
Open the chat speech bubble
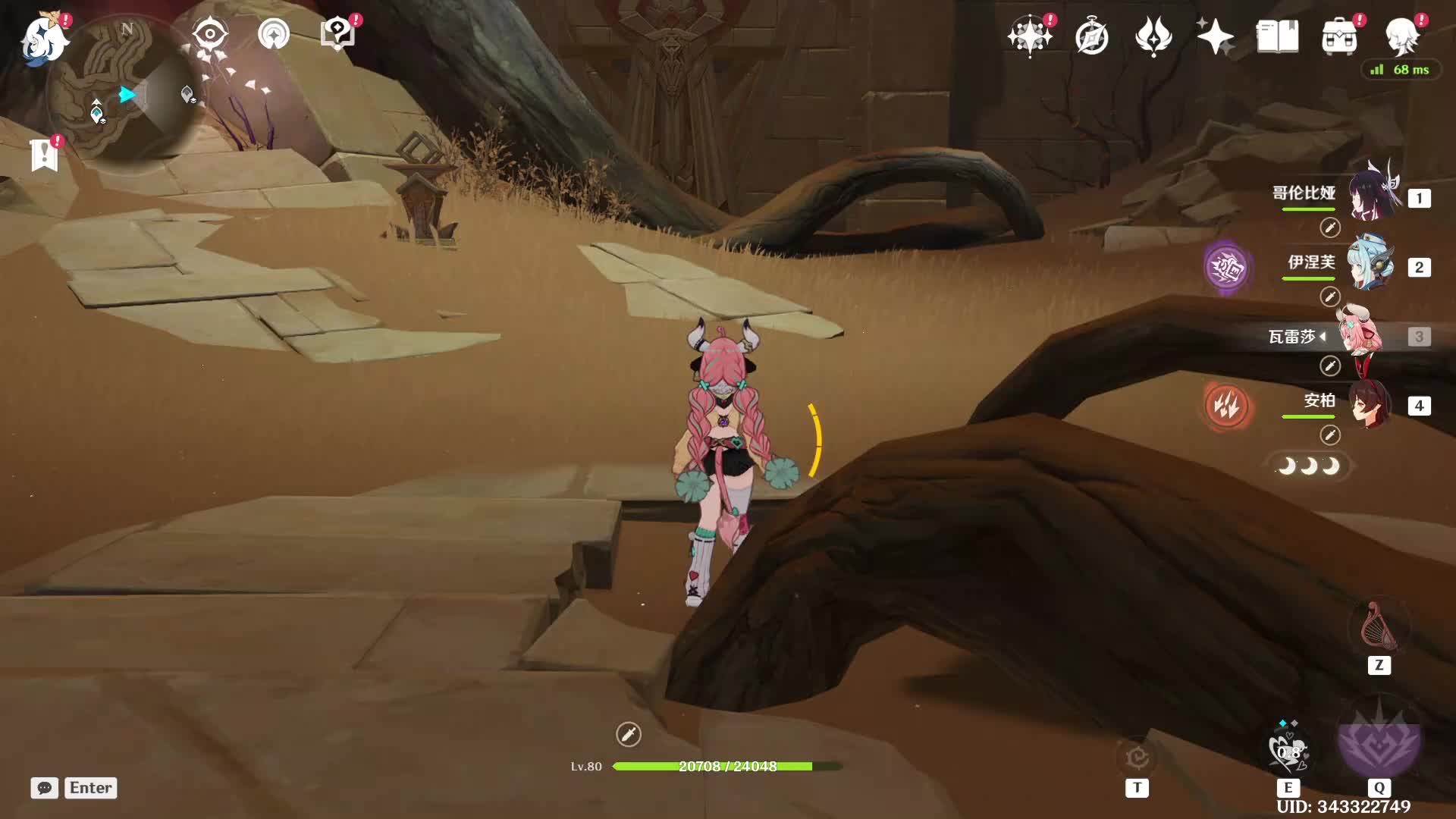point(45,788)
